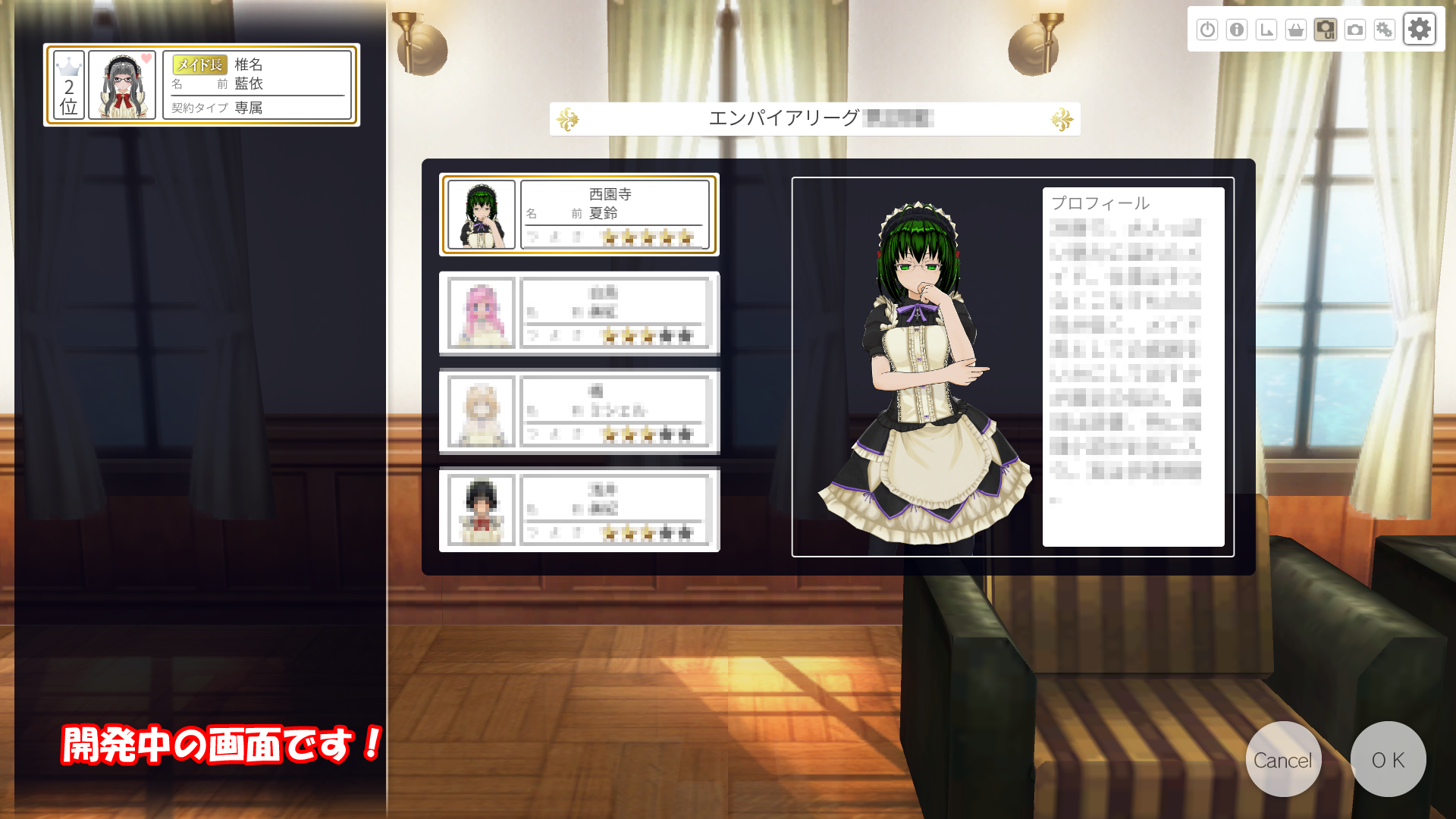Pick the black-haired maid with red ribbon
The height and width of the screenshot is (819, 1456).
(579, 510)
